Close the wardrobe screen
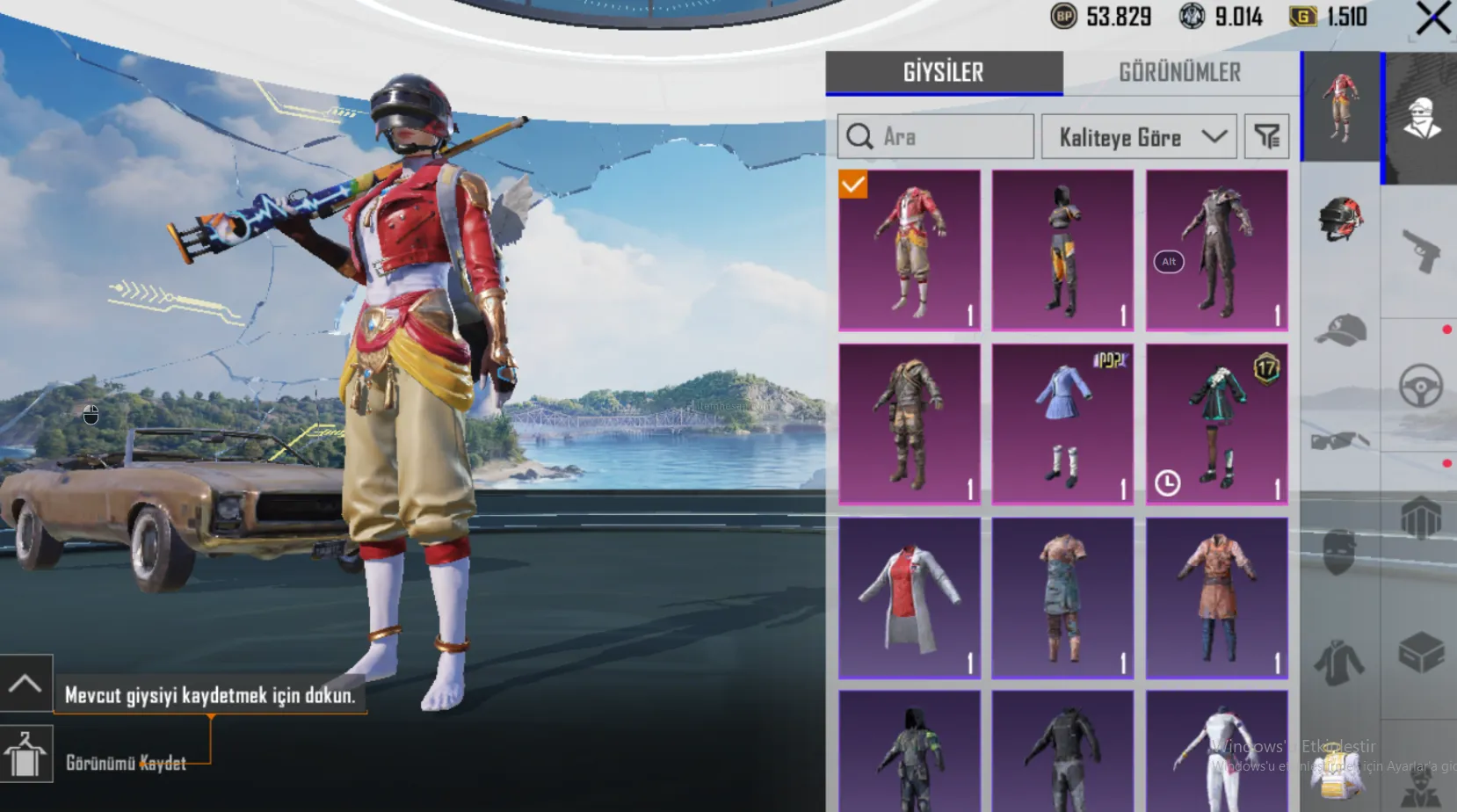The height and width of the screenshot is (812, 1457). tap(1432, 18)
